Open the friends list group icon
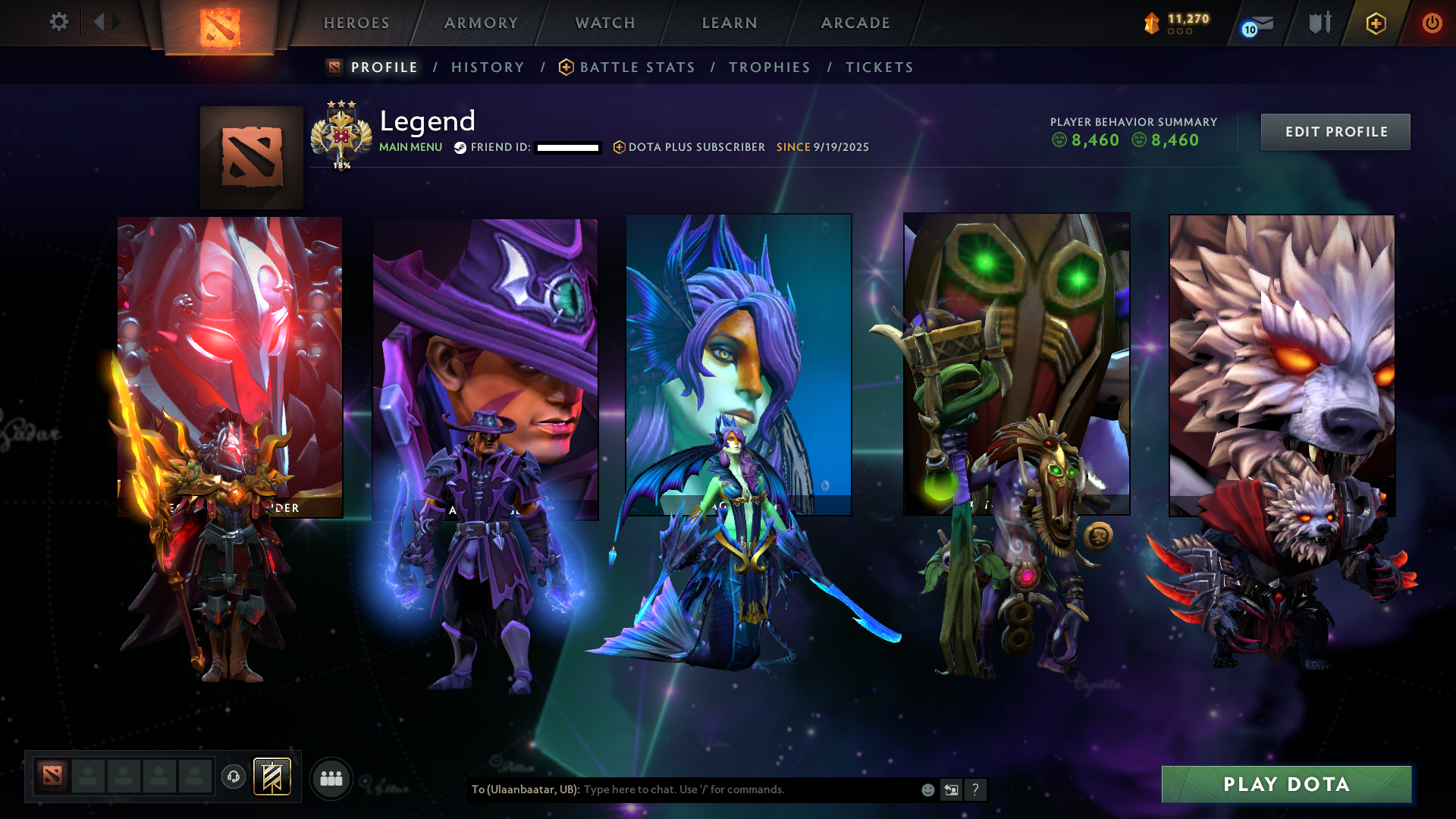Screen dimensions: 1456x819 coord(331,777)
